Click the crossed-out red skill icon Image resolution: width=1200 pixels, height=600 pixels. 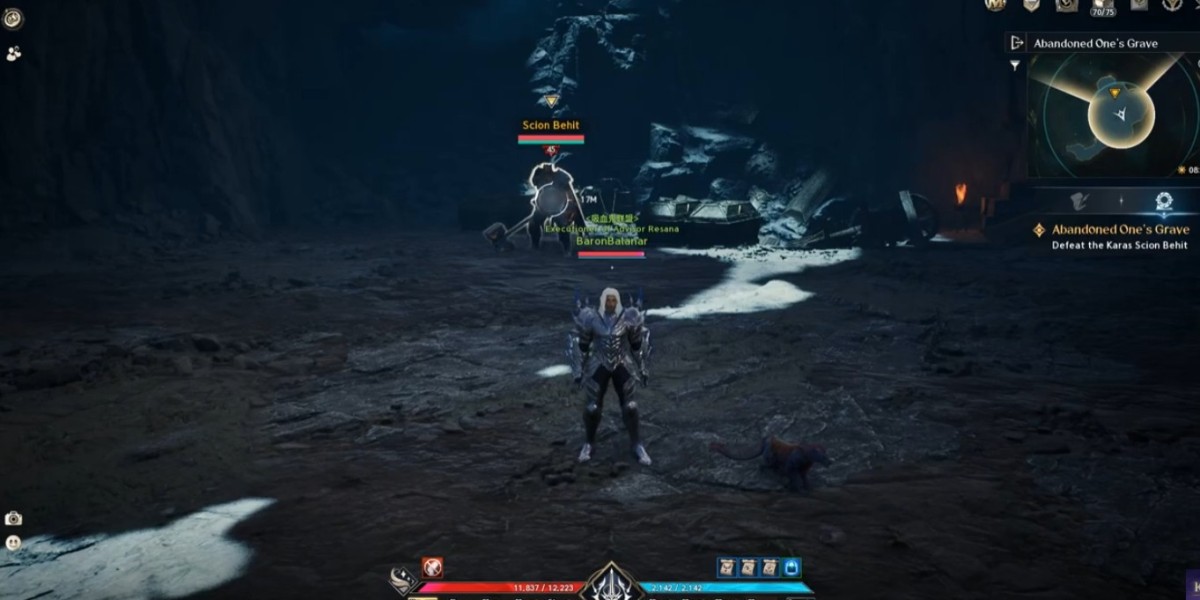(432, 568)
